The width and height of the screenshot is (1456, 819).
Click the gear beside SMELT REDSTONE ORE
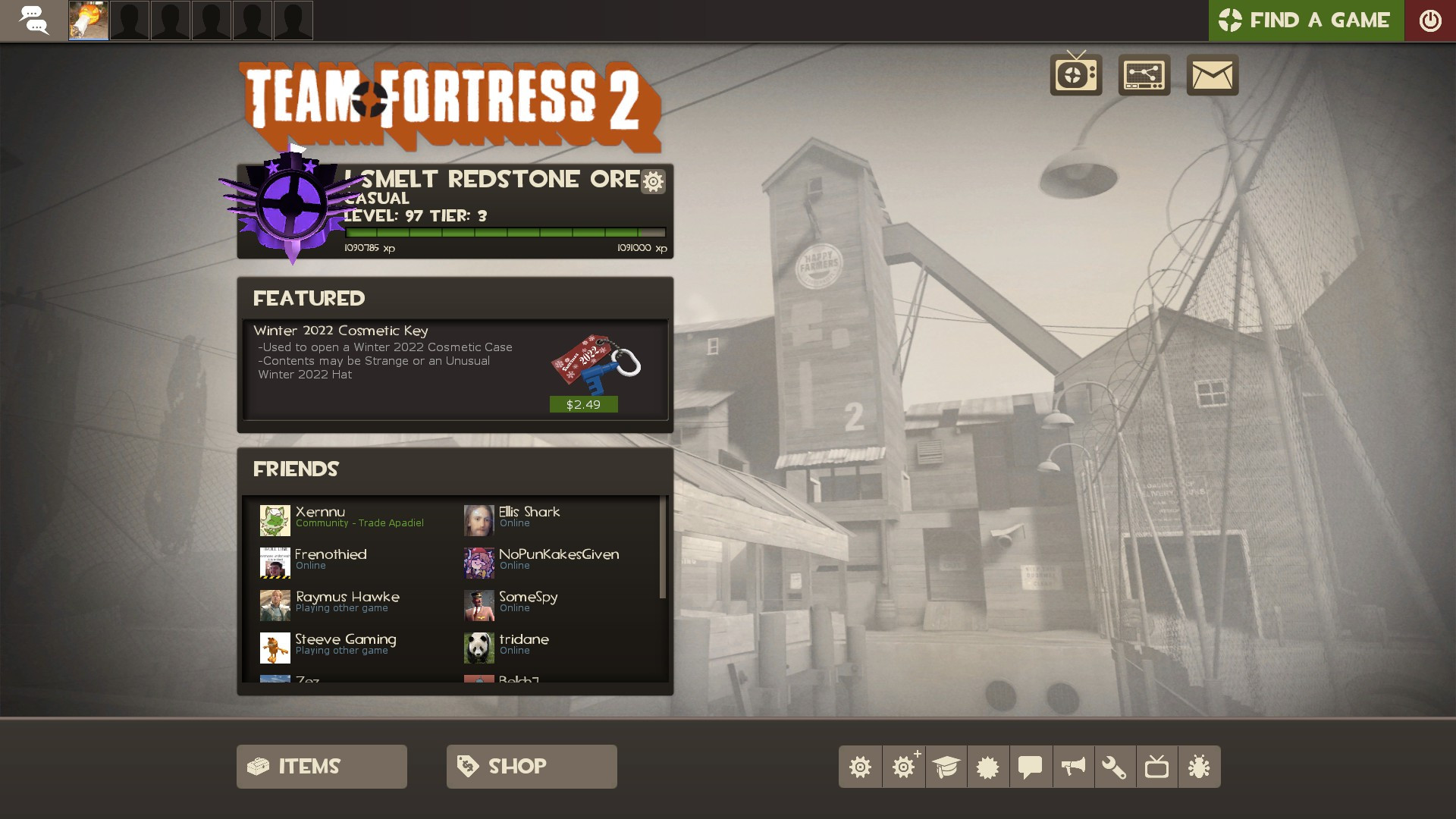(652, 182)
